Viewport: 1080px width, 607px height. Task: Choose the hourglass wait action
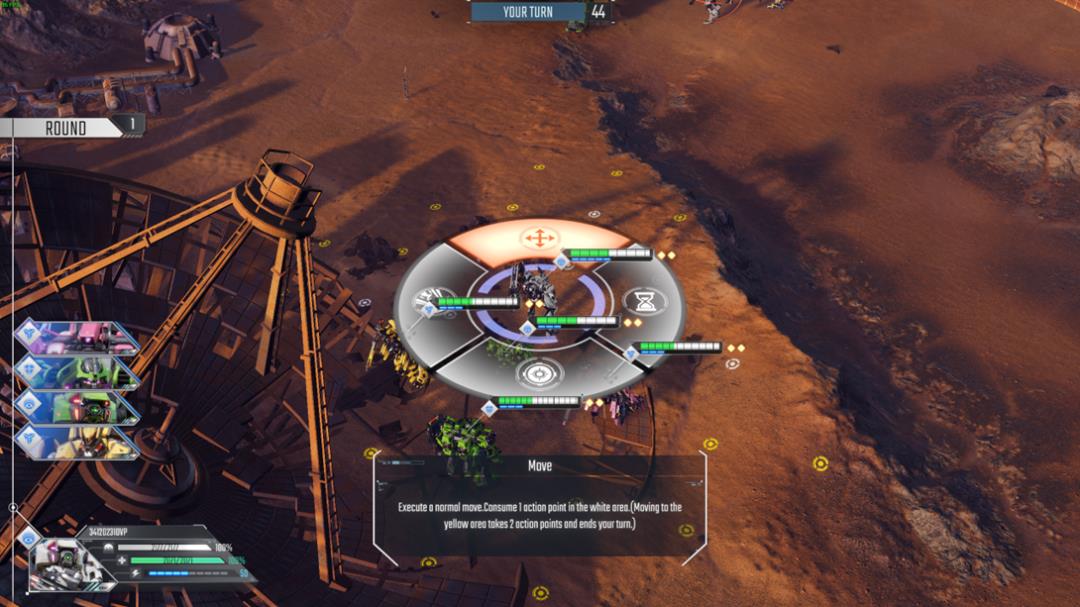pos(644,300)
